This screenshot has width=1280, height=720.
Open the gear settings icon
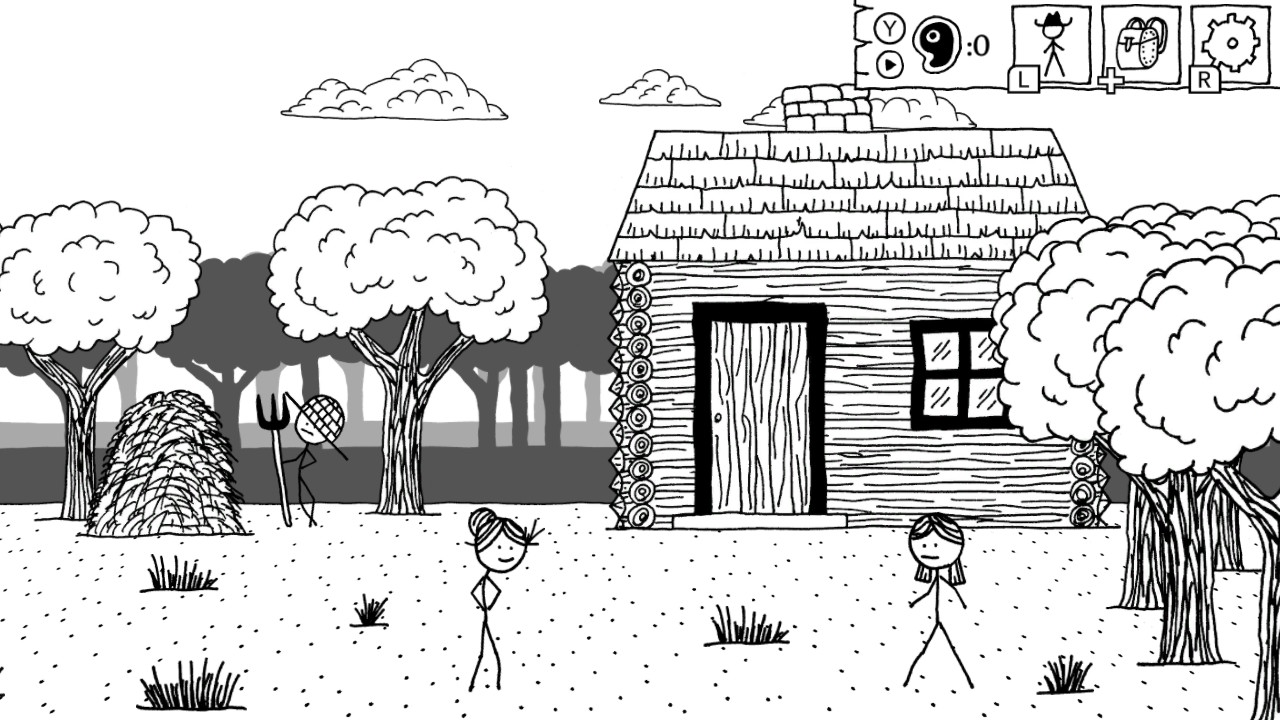(x=1231, y=46)
